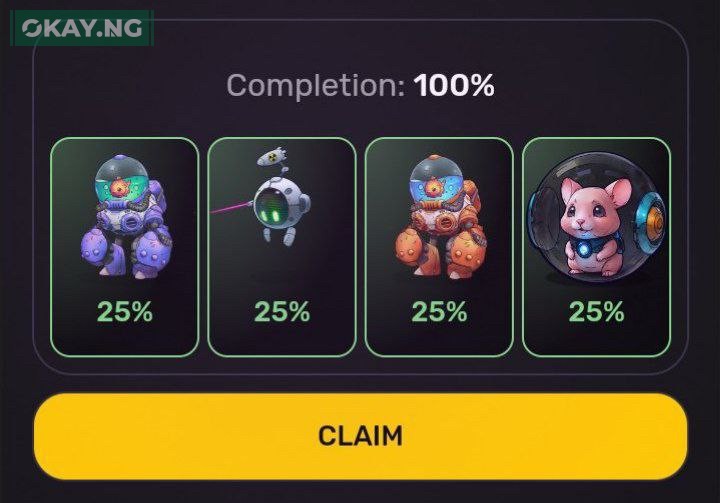
Task: Select the purple armored robot card
Action: click(x=125, y=246)
